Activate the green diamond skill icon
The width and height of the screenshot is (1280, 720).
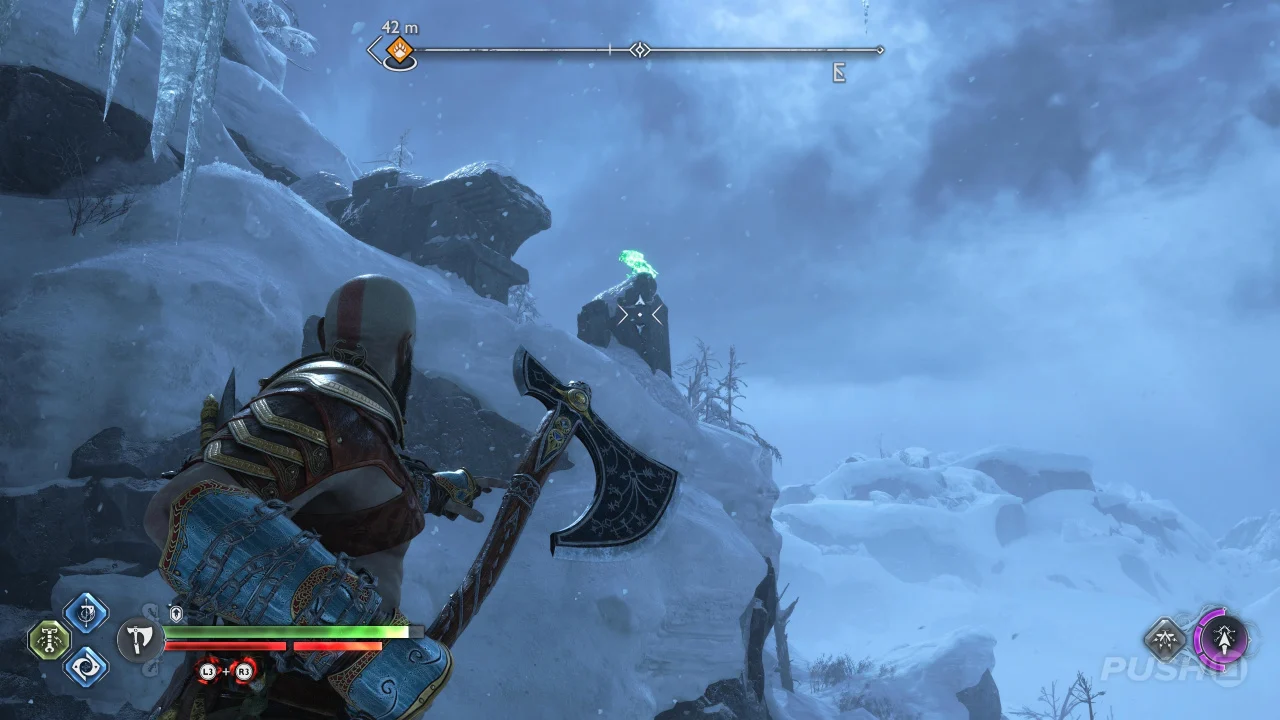click(48, 640)
